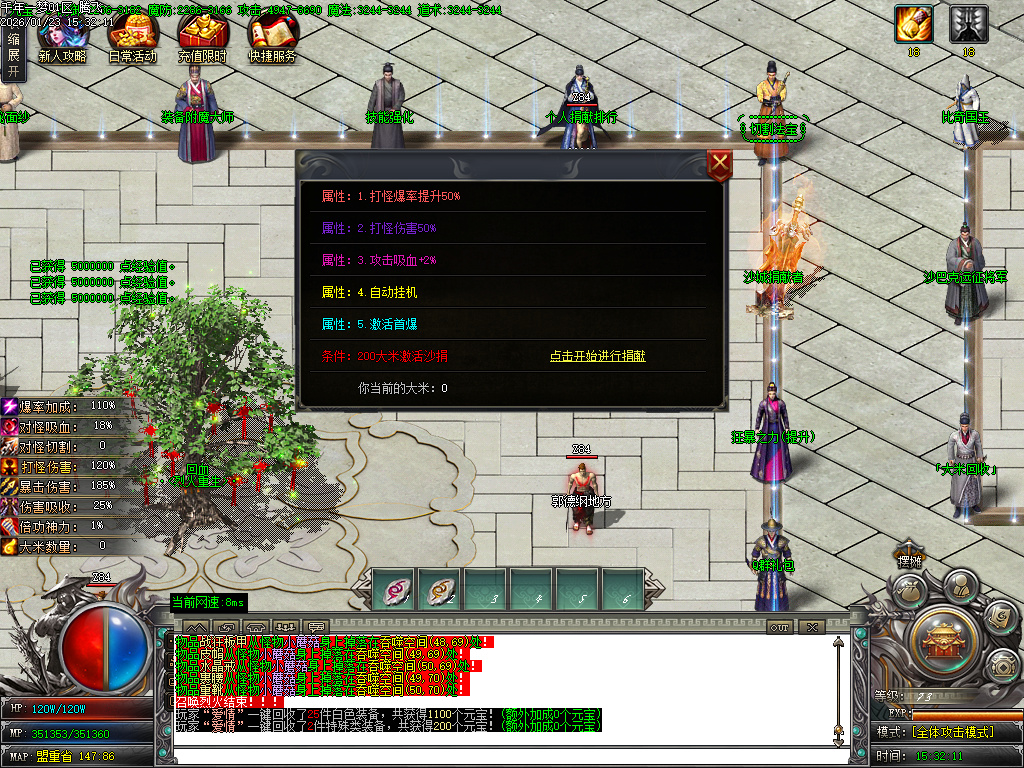Close the chat panel with X
The image size is (1024, 768).
tap(811, 627)
